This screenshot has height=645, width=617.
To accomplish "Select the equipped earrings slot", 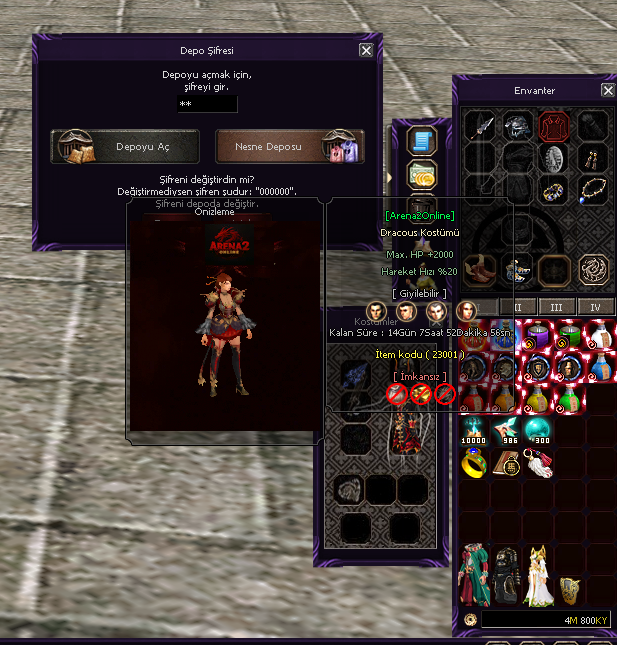I will pos(592,158).
